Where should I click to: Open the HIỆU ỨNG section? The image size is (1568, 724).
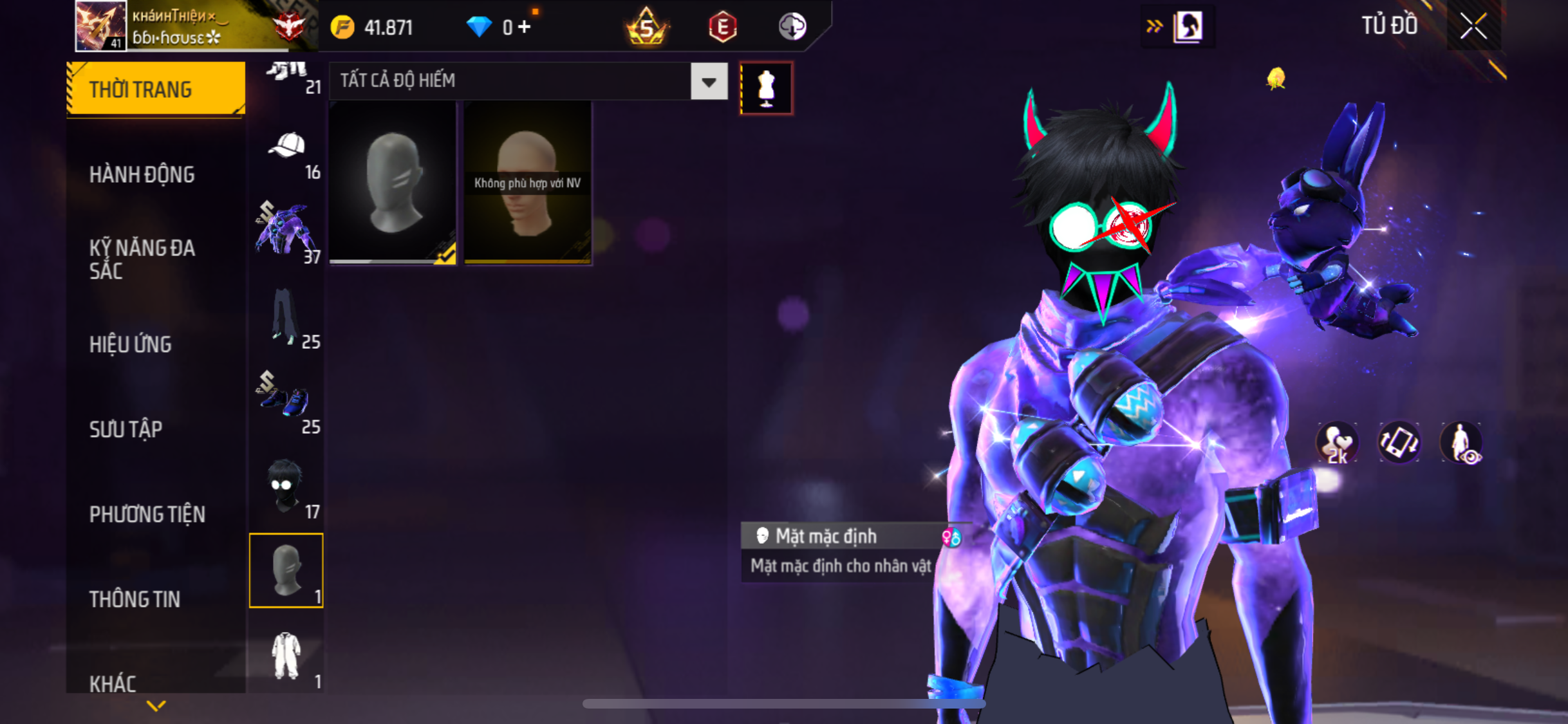pyautogui.click(x=131, y=344)
